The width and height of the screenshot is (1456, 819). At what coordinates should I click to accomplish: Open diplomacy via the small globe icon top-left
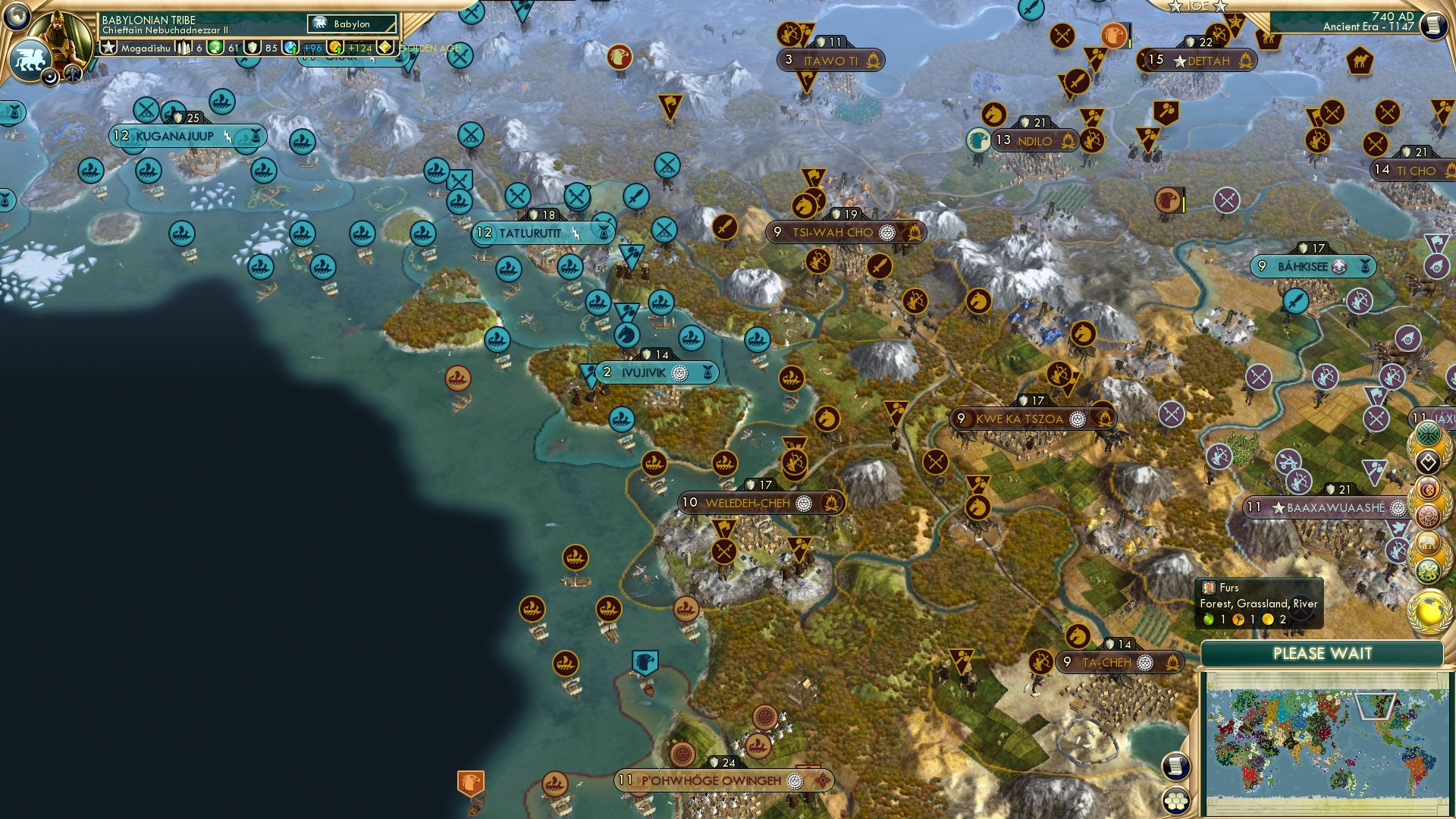pos(16,17)
